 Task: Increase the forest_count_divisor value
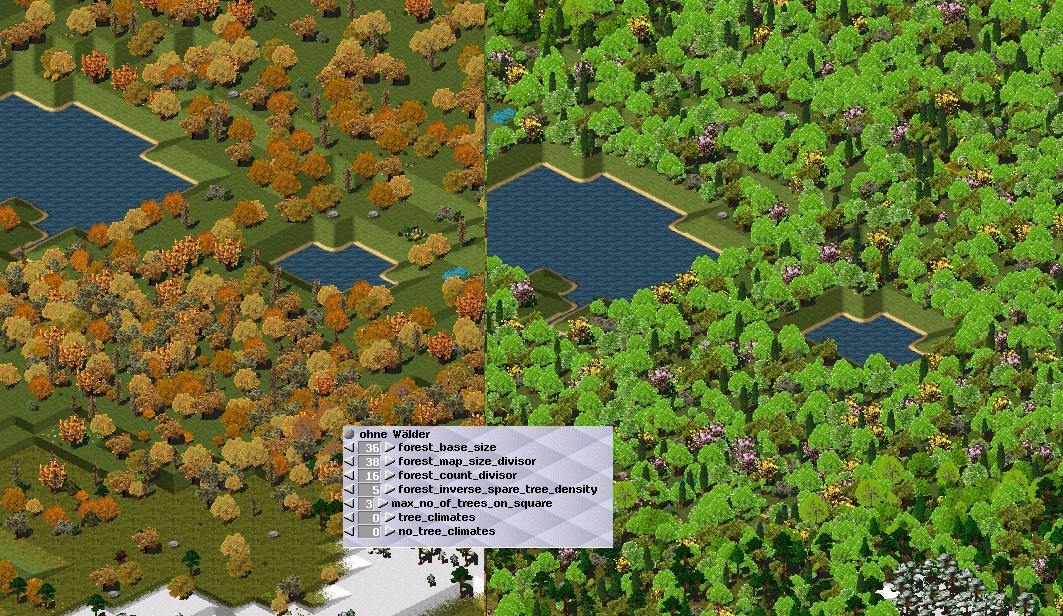click(390, 476)
